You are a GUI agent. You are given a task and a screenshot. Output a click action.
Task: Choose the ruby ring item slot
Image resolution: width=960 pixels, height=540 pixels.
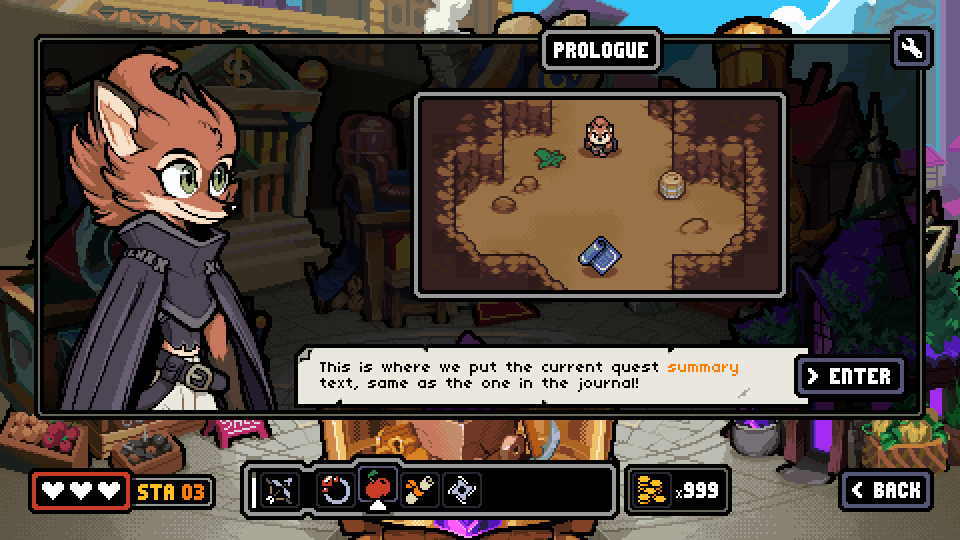335,489
